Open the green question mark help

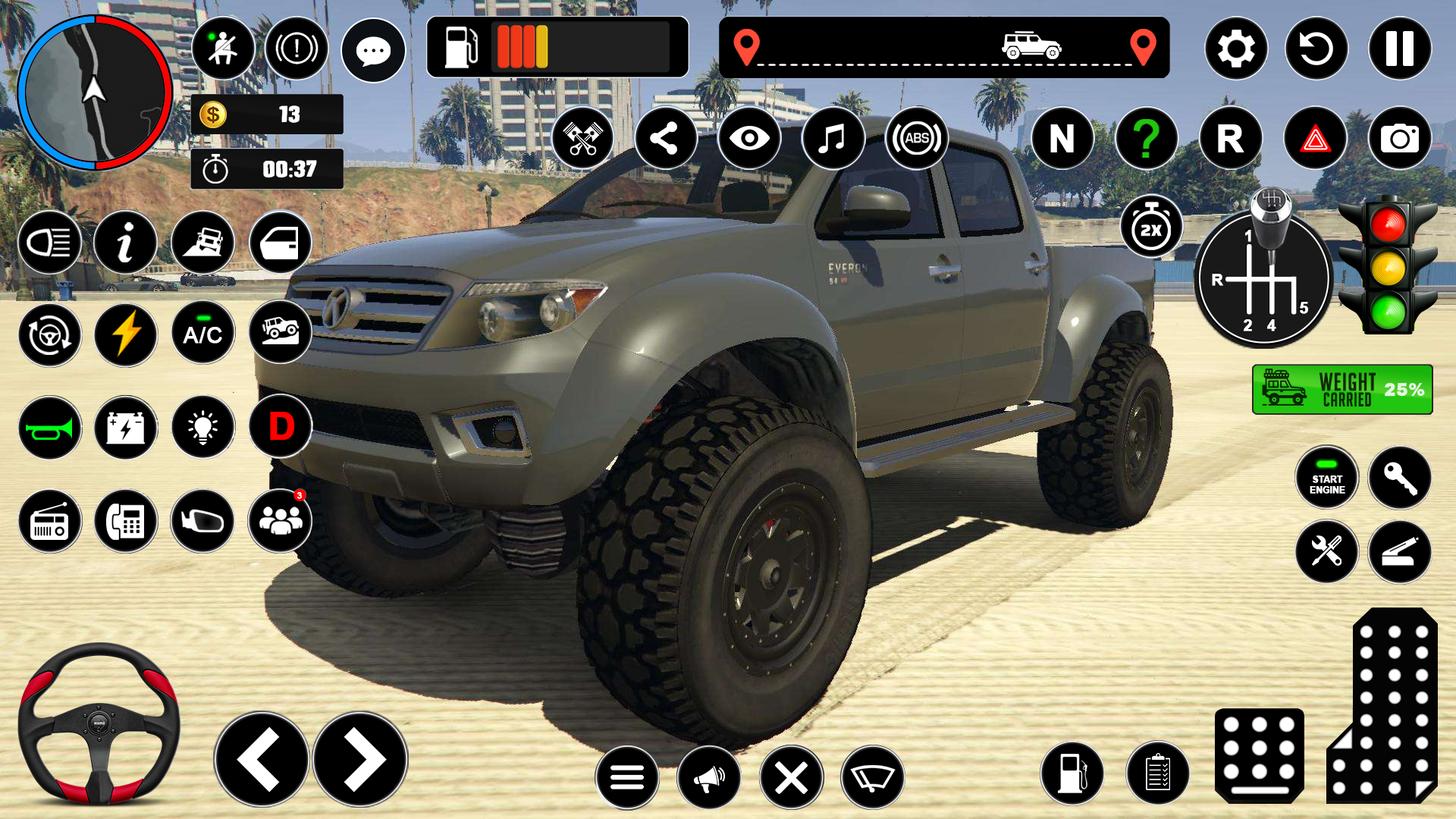[x=1147, y=139]
